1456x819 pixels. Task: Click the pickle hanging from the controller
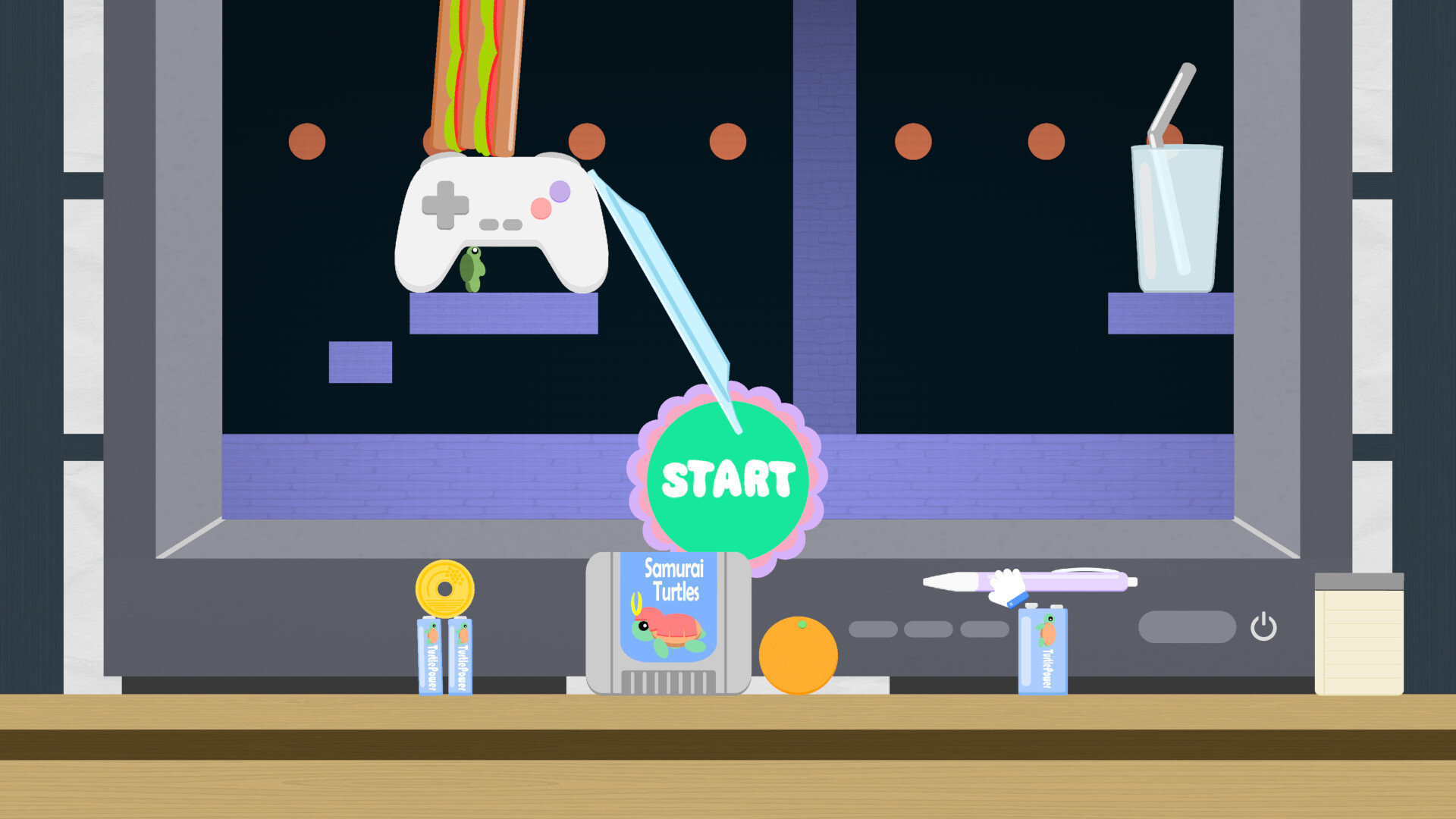pos(472,269)
